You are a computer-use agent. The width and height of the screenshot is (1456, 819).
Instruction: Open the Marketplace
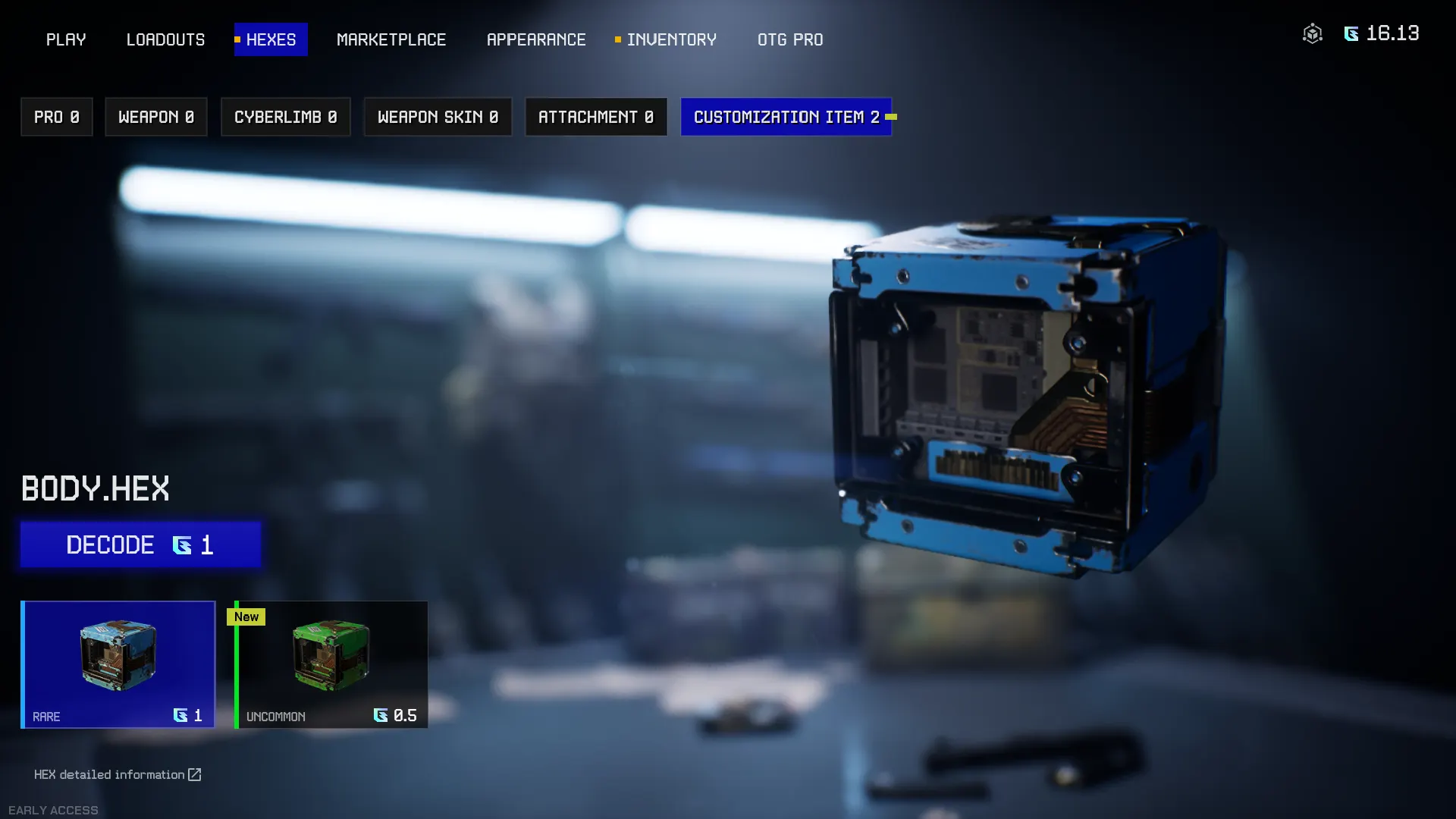click(x=391, y=39)
